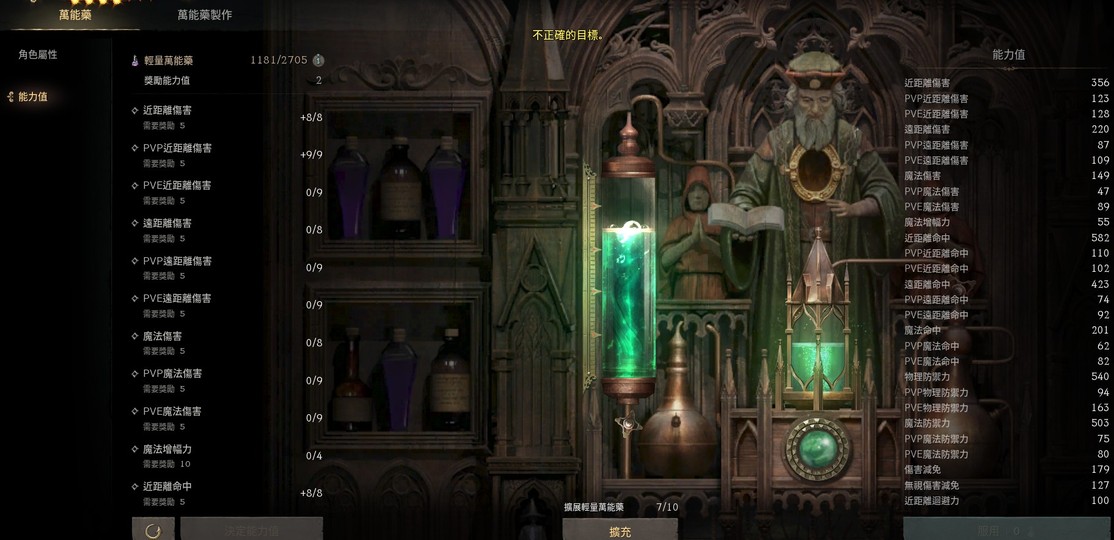Pick the 遠距離傷害 stat row
Screen dimensions: 1114x540
[226, 229]
